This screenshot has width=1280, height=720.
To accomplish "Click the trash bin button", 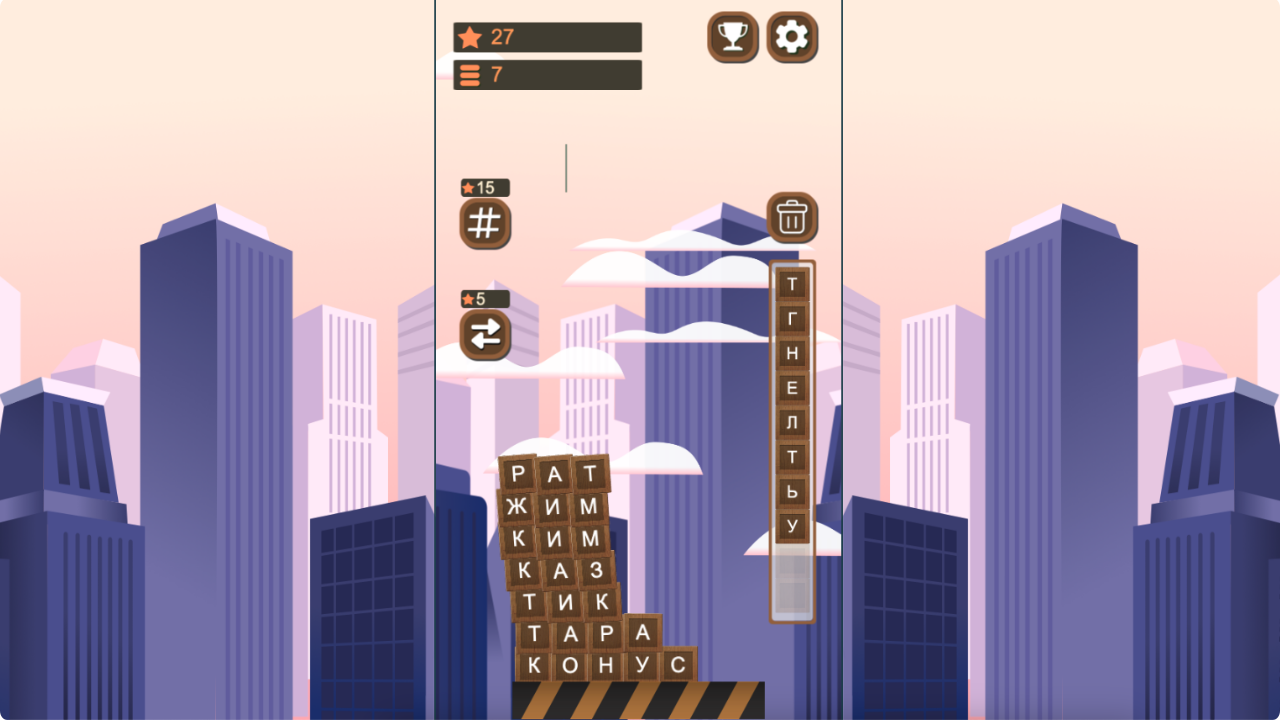I will (x=792, y=217).
